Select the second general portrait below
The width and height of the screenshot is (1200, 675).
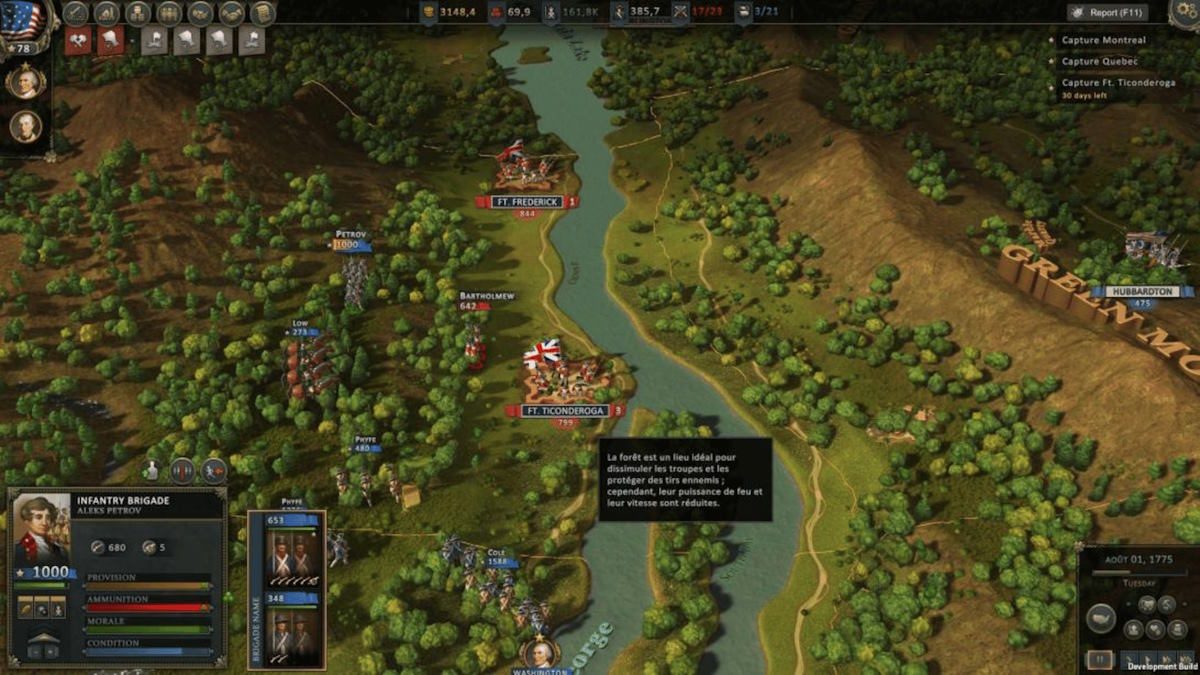pyautogui.click(x=25, y=126)
